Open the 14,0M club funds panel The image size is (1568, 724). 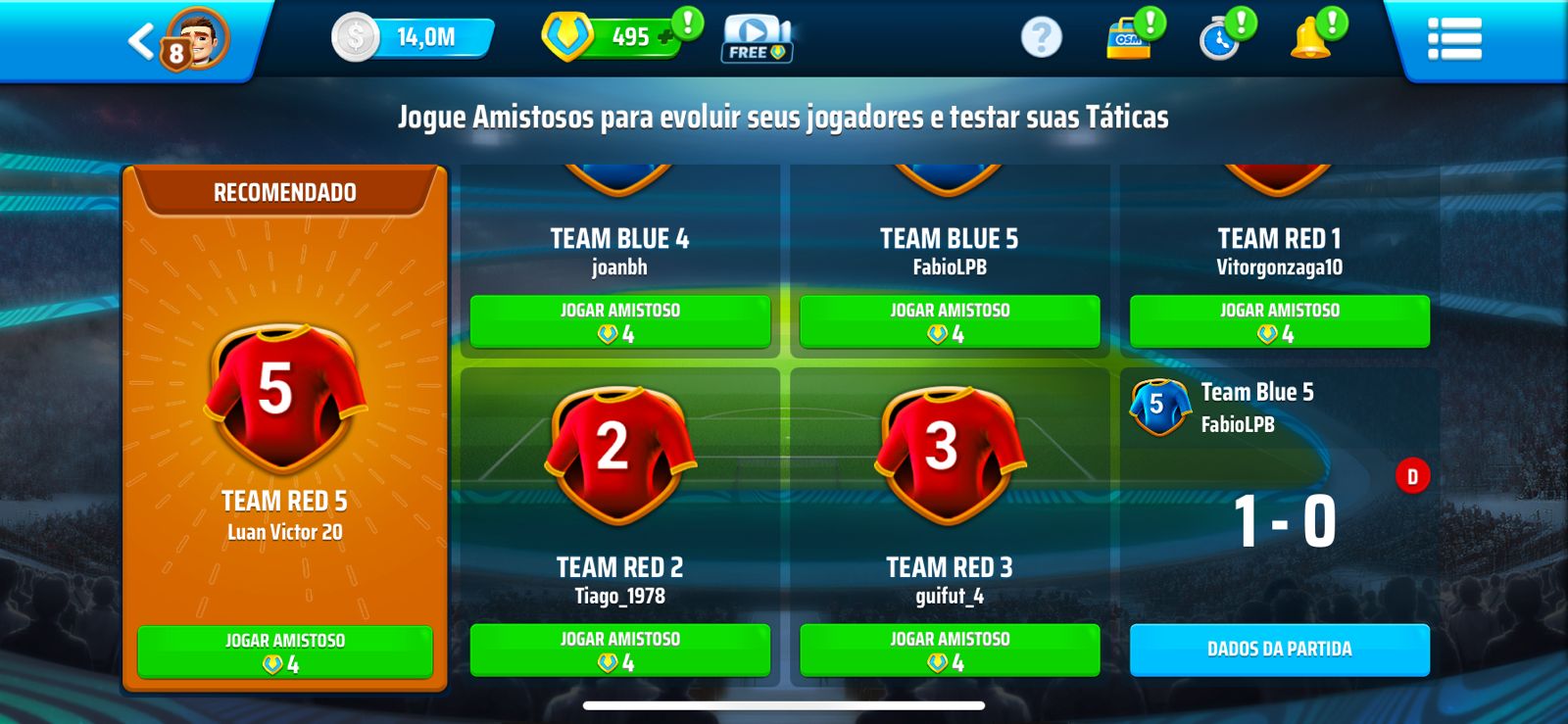click(414, 38)
